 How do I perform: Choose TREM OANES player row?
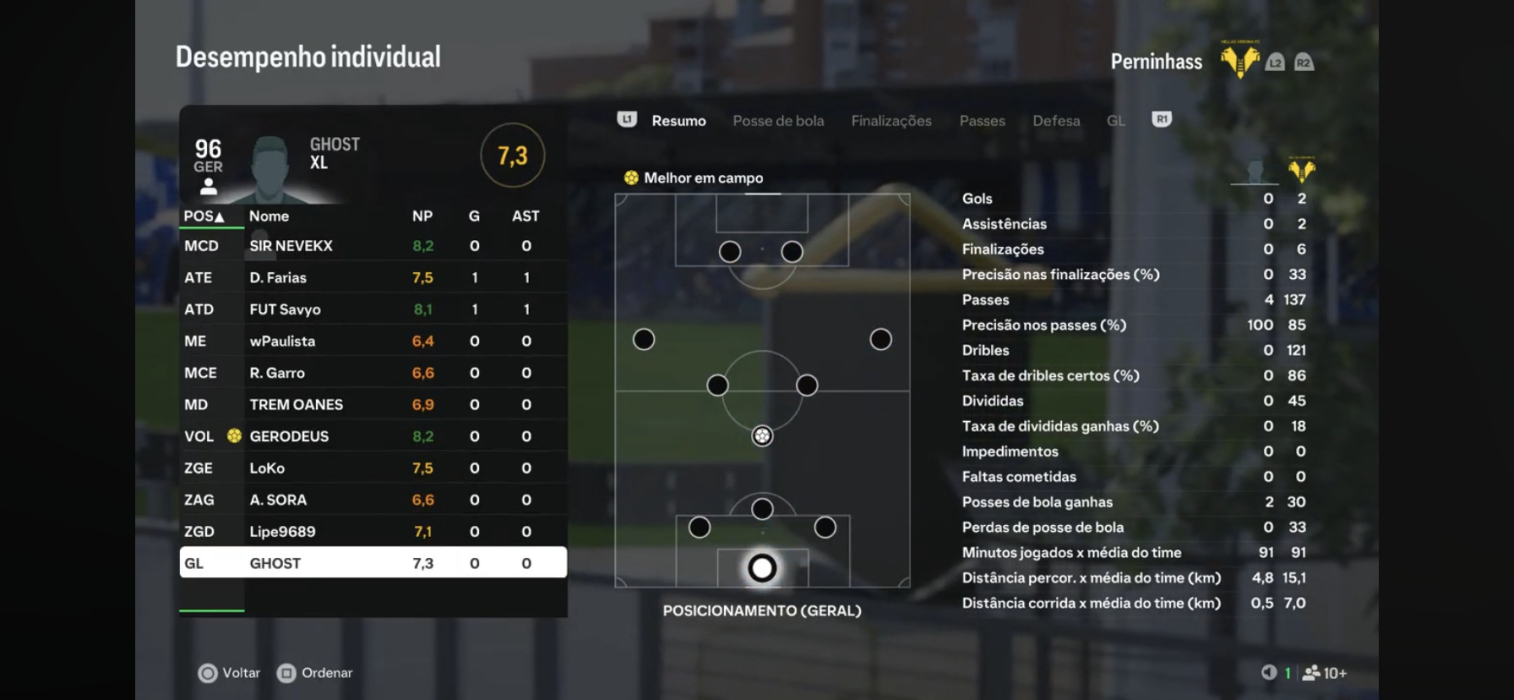[x=372, y=405]
